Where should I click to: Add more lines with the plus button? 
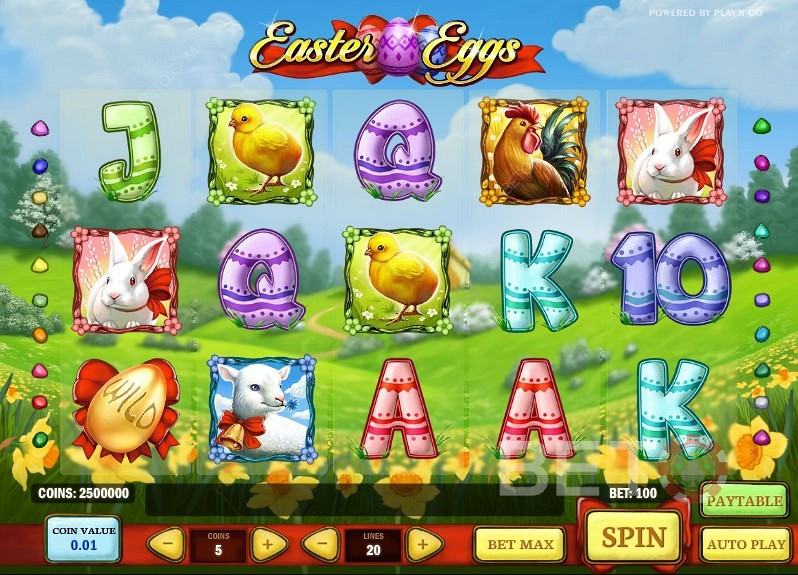pos(423,544)
